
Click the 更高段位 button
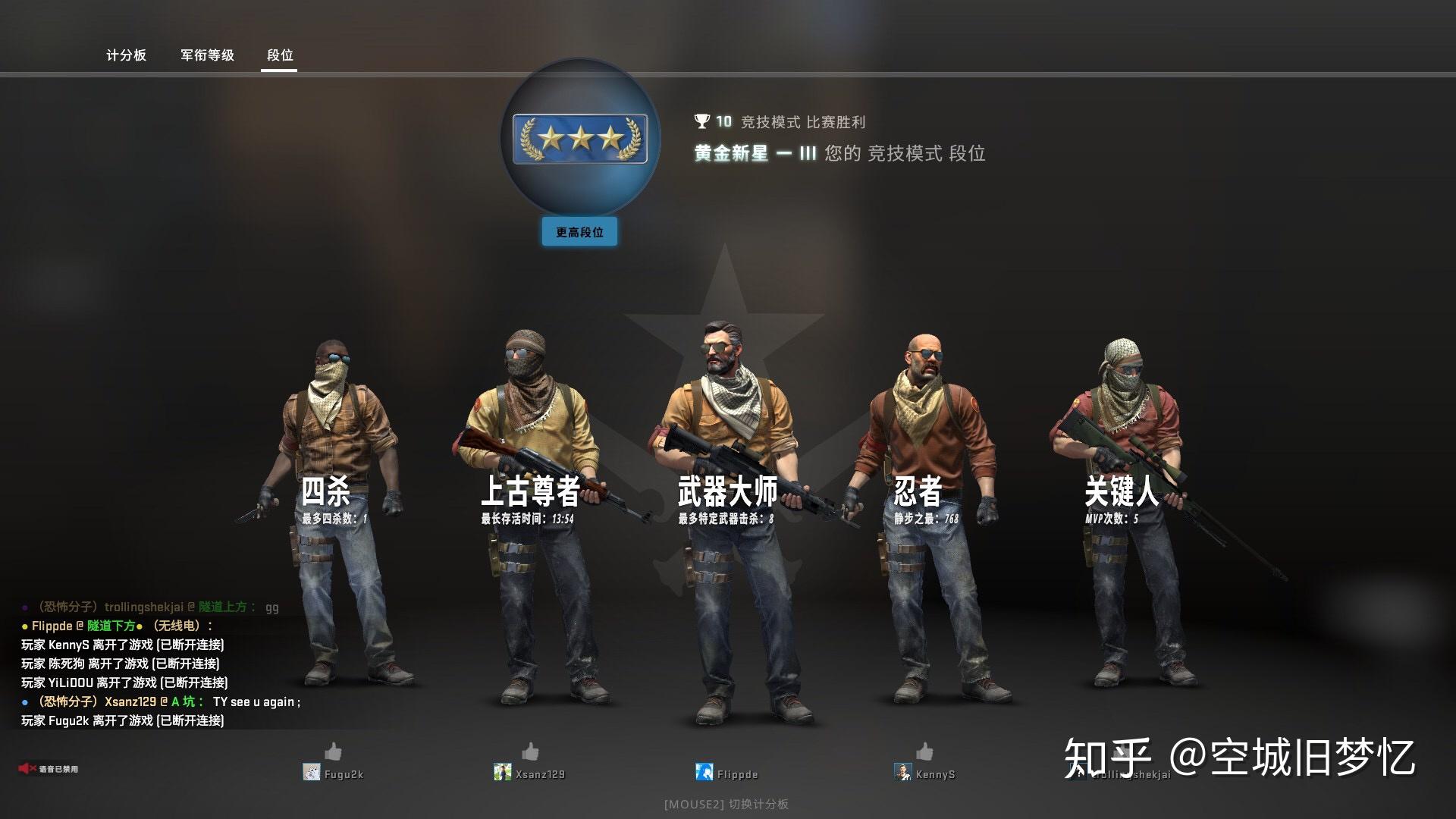[579, 232]
